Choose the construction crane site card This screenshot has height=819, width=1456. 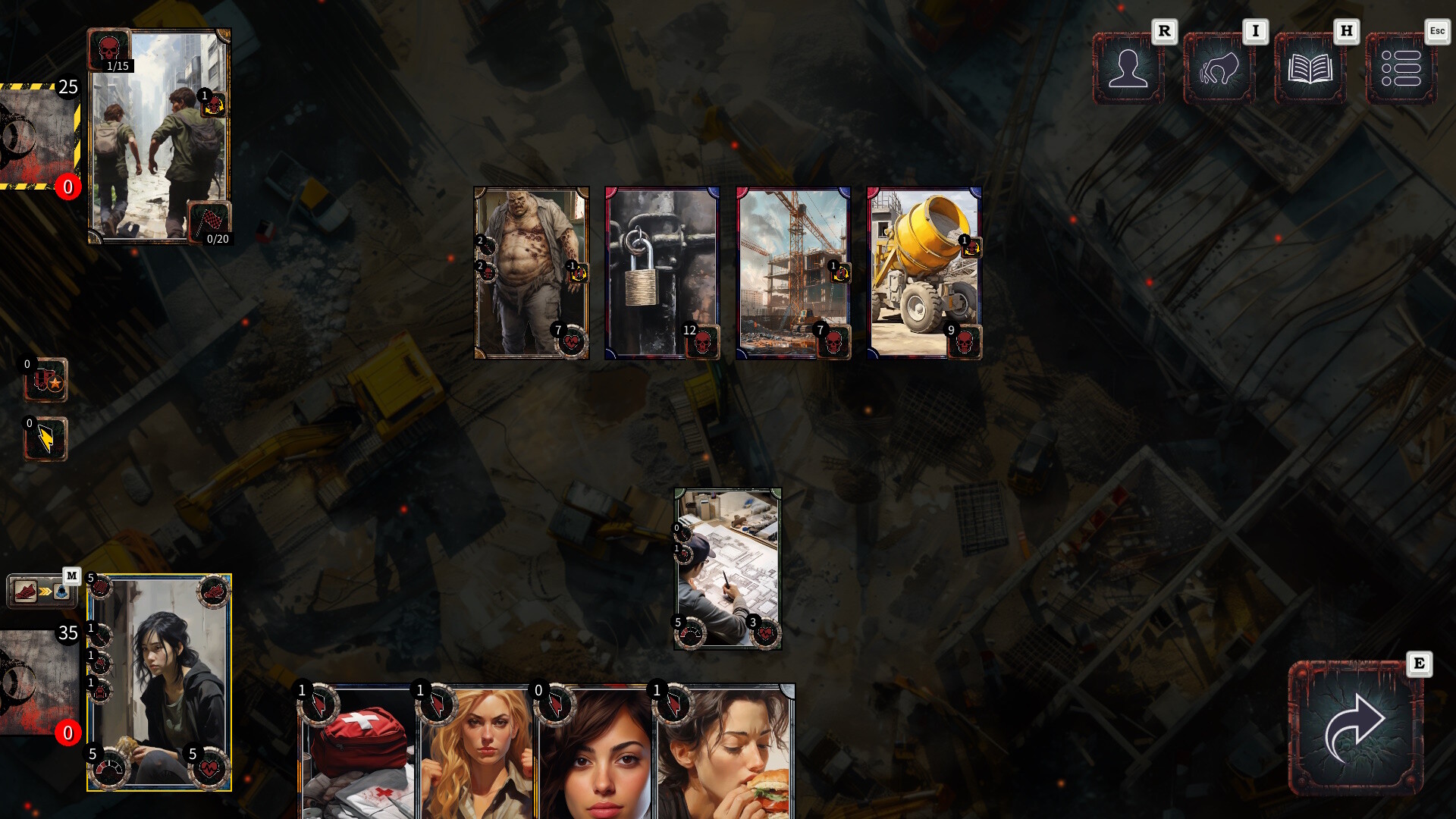coord(793,273)
